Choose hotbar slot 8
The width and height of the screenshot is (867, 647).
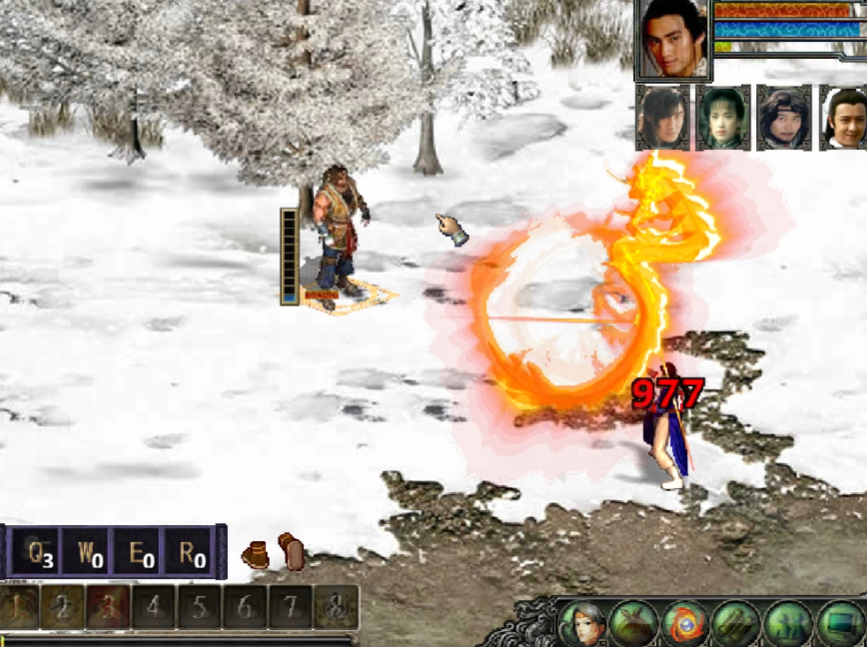[x=336, y=607]
